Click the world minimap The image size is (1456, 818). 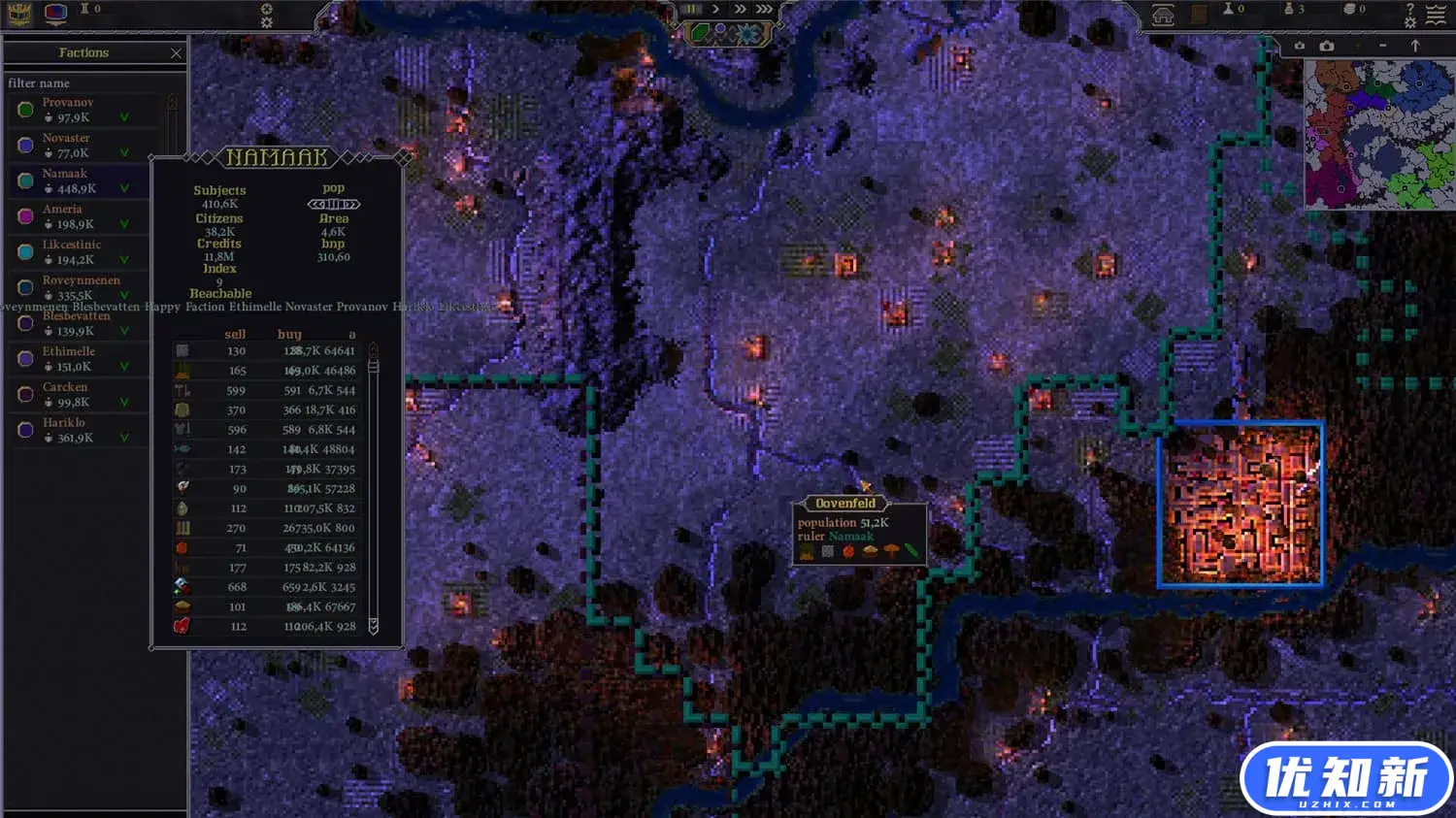point(1378,134)
